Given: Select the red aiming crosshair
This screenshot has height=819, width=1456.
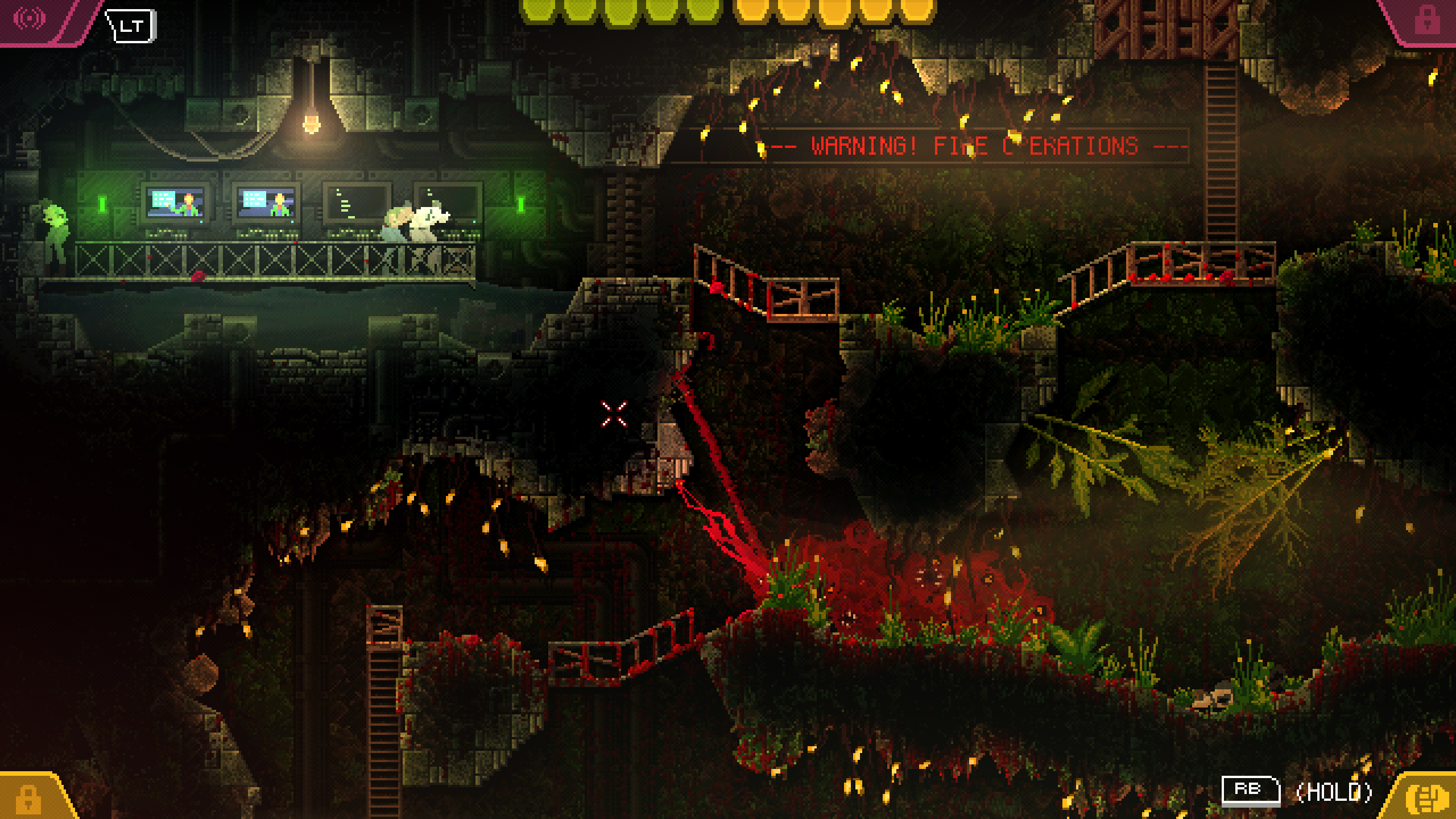Looking at the screenshot, I should (x=614, y=413).
